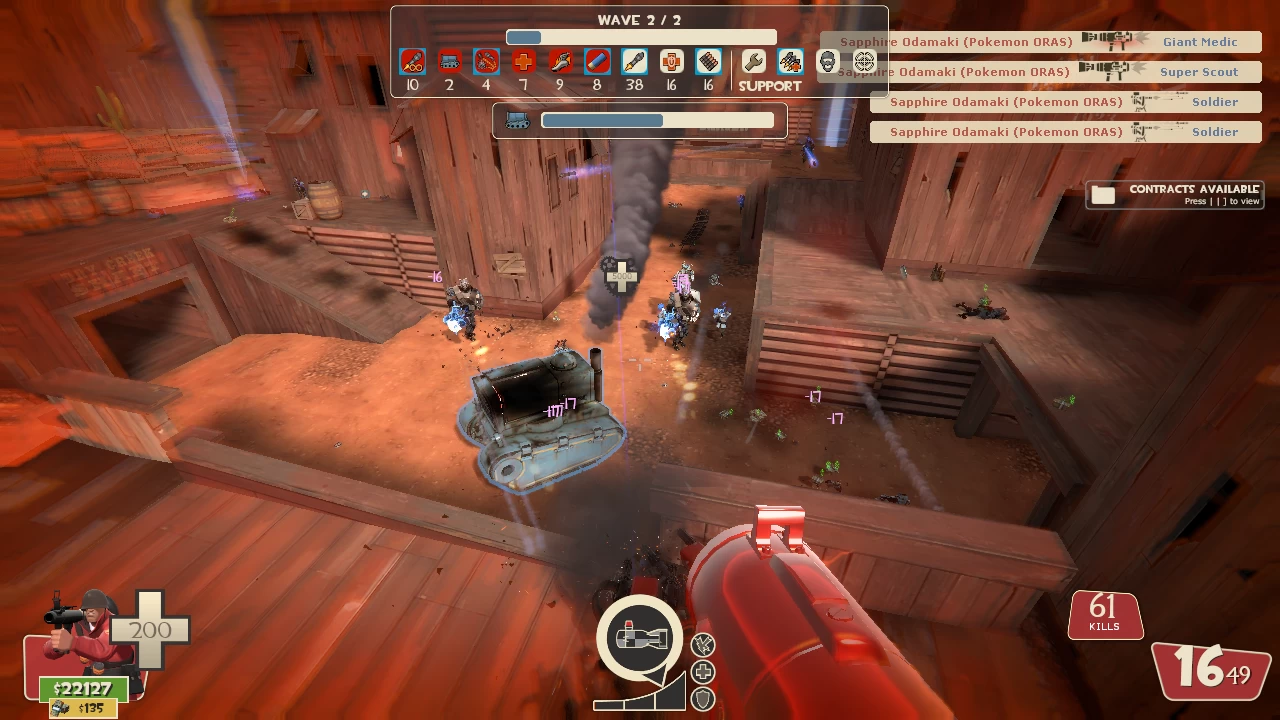The width and height of the screenshot is (1280, 720).
Task: Click the red cross medic wave icon
Action: (x=523, y=62)
